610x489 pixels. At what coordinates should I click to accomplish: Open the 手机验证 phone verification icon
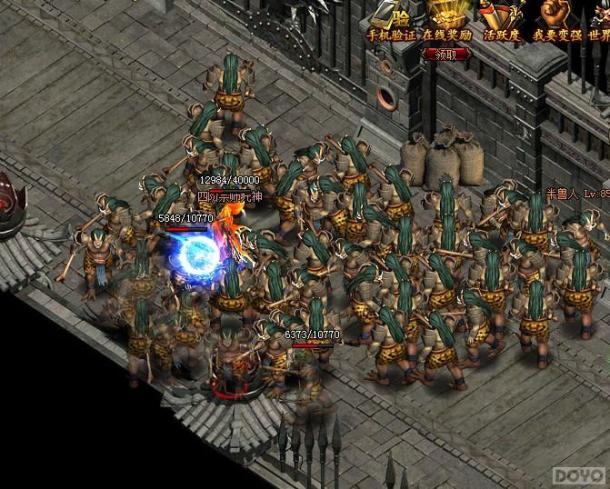coord(389,20)
